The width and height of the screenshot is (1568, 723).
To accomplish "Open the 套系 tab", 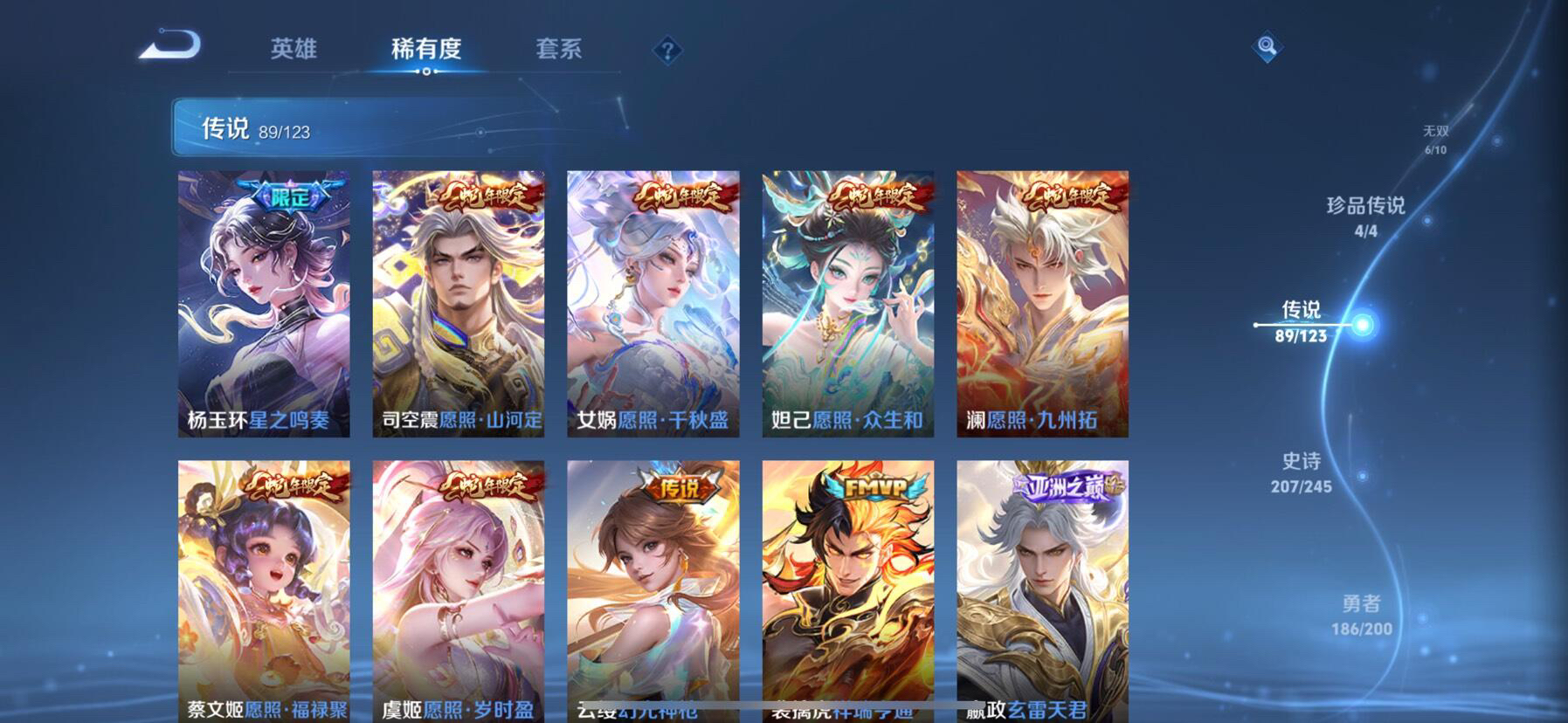I will [558, 49].
